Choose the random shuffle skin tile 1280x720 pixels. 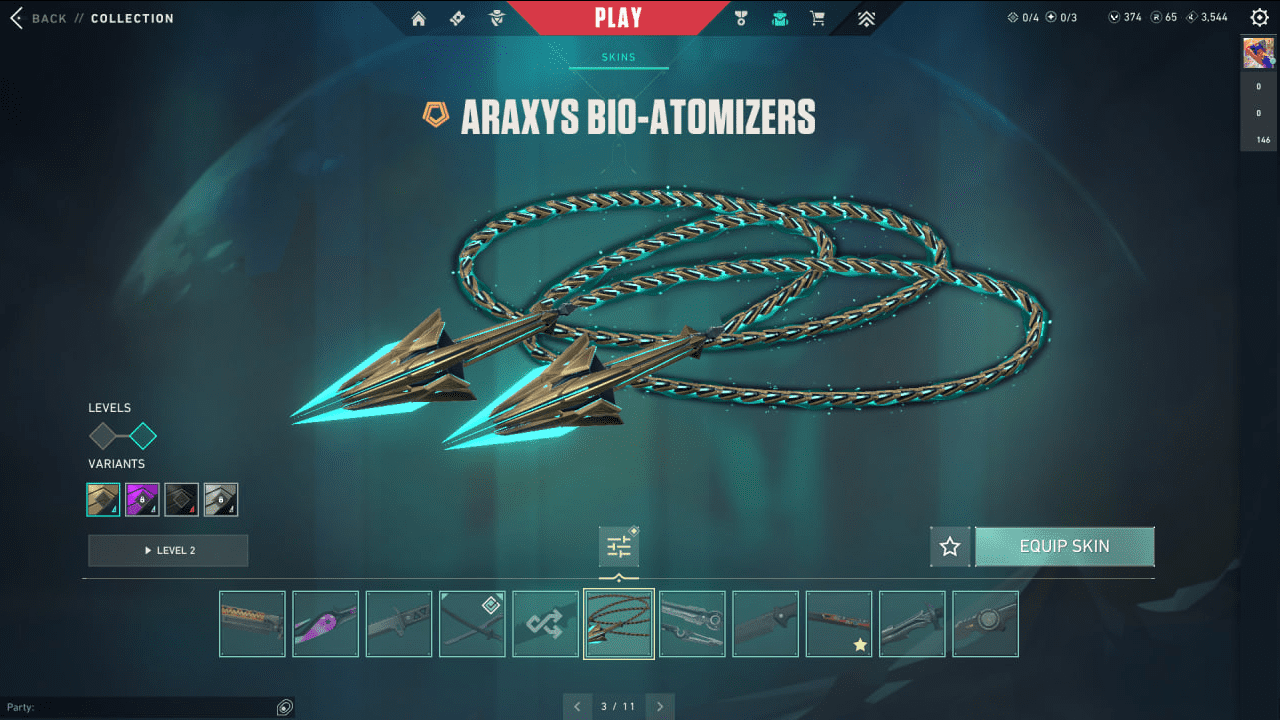[545, 624]
